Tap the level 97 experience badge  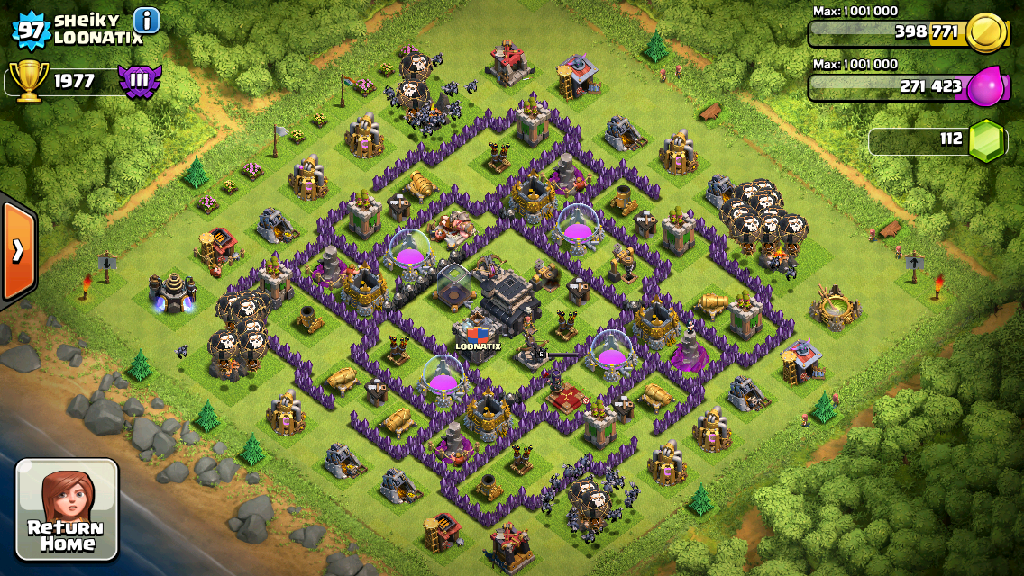[x=30, y=29]
